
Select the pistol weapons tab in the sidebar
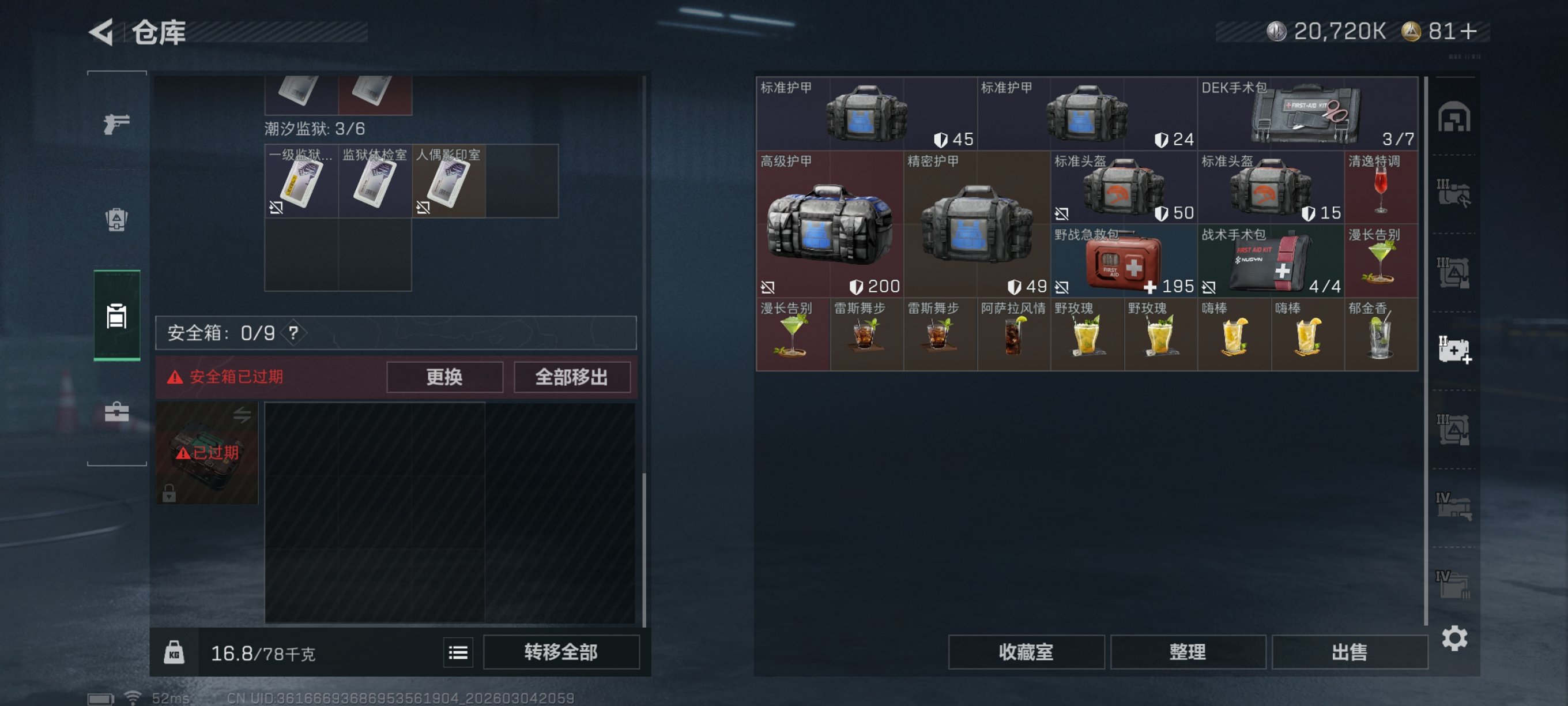tap(116, 124)
